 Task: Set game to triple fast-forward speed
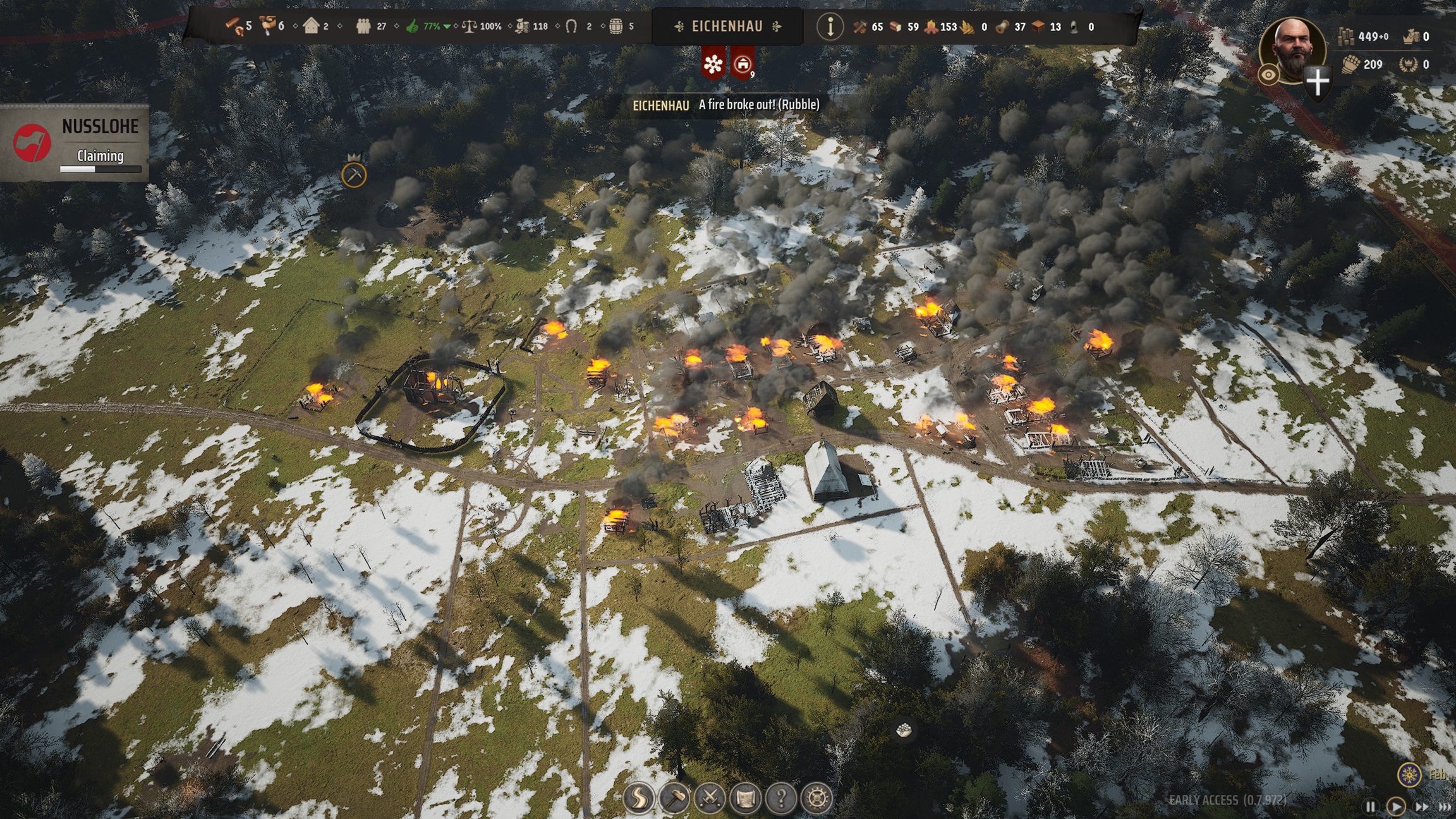1445,807
